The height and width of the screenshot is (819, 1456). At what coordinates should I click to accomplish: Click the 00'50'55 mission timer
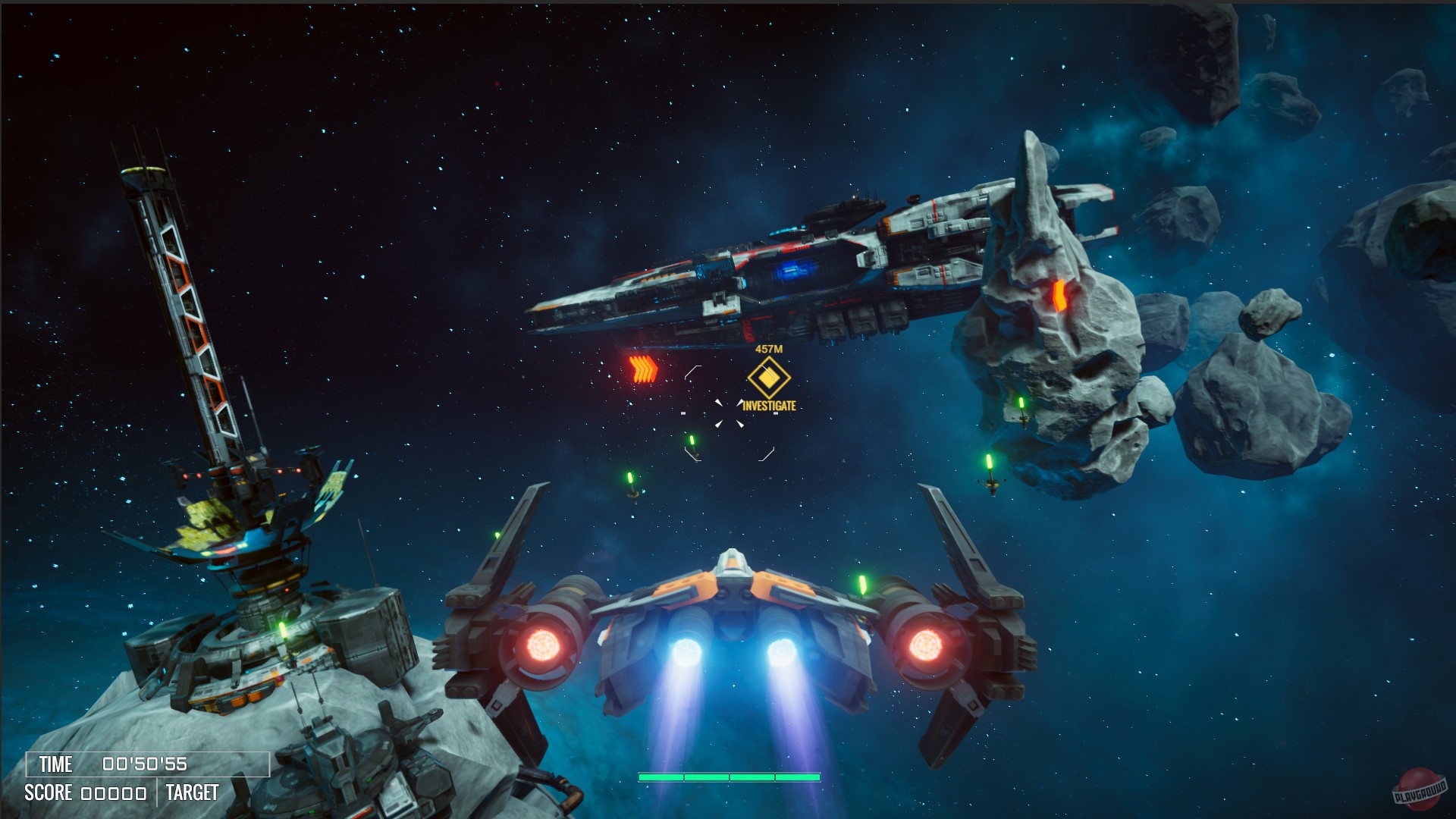(146, 765)
